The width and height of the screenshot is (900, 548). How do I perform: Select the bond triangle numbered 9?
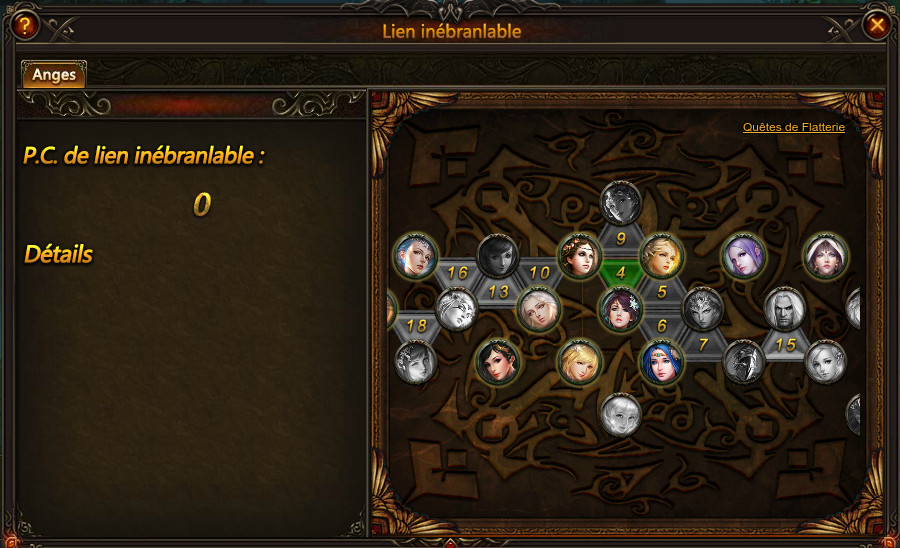[x=621, y=238]
